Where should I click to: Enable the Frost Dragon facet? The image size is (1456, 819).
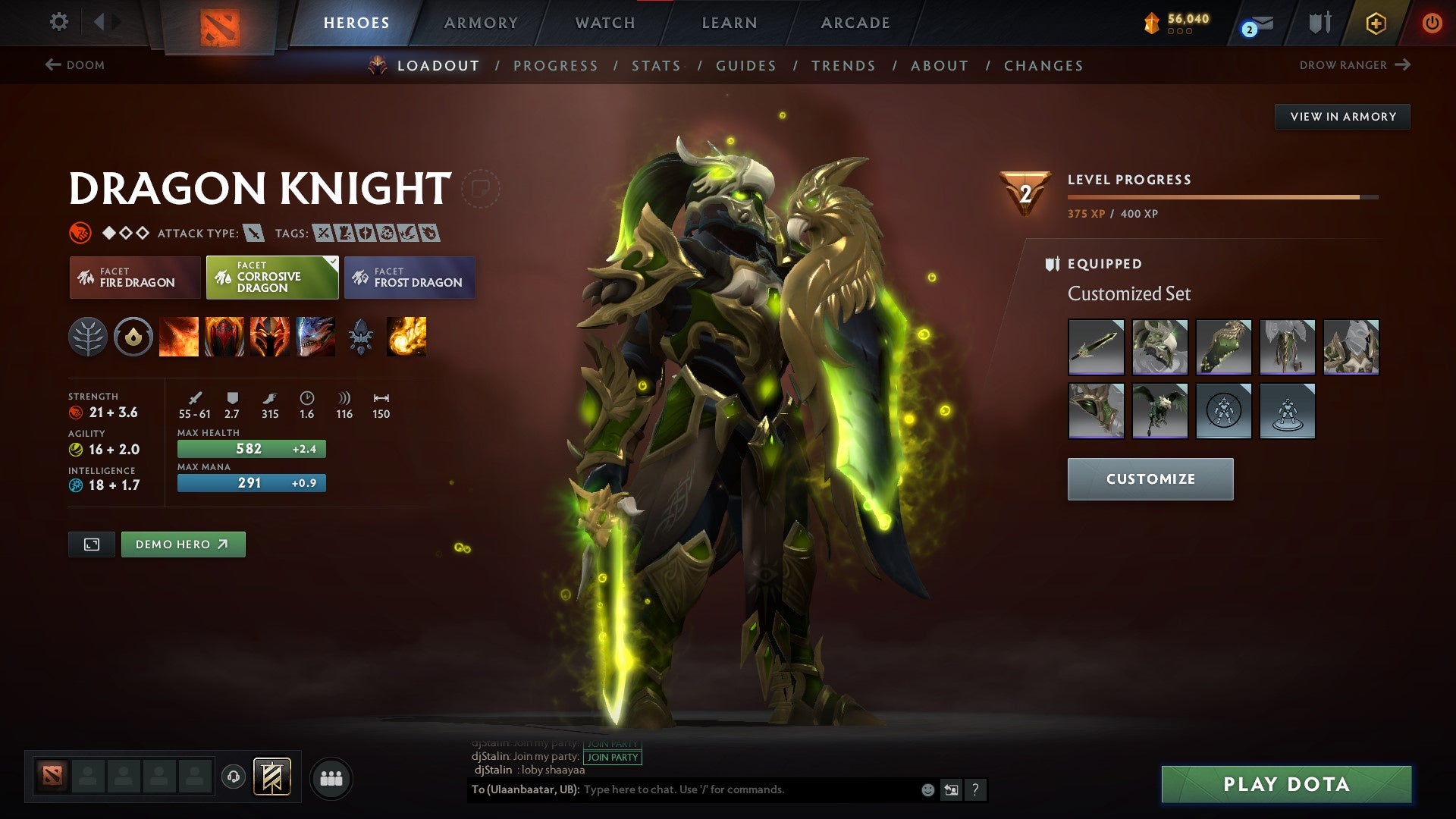[409, 278]
